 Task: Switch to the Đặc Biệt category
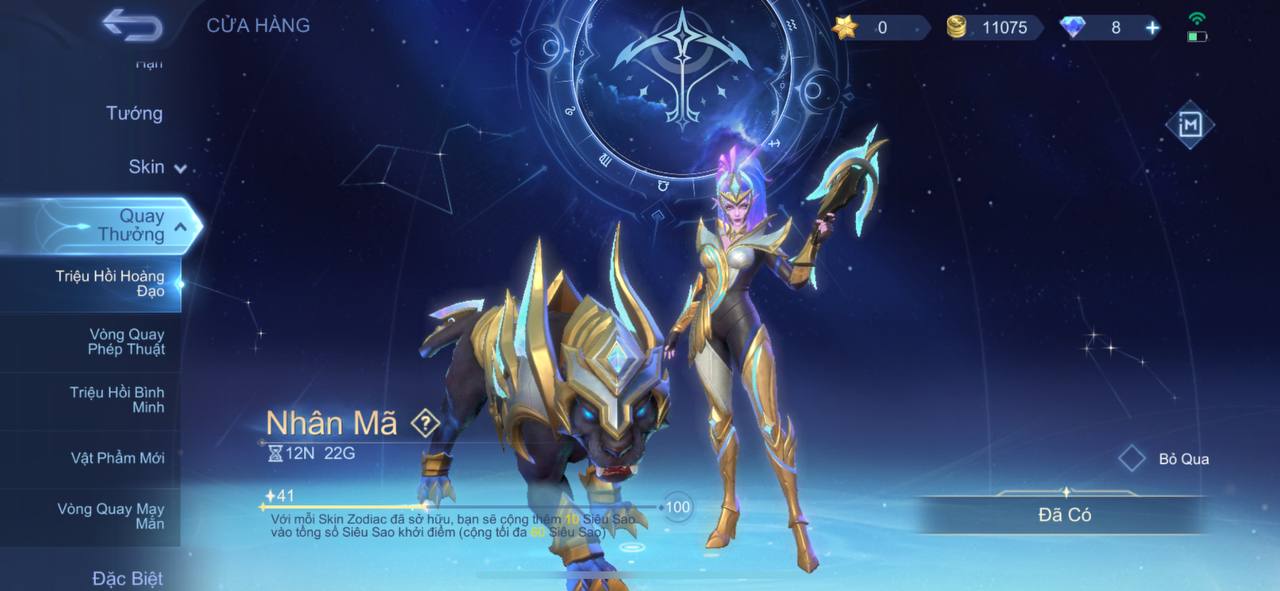127,578
